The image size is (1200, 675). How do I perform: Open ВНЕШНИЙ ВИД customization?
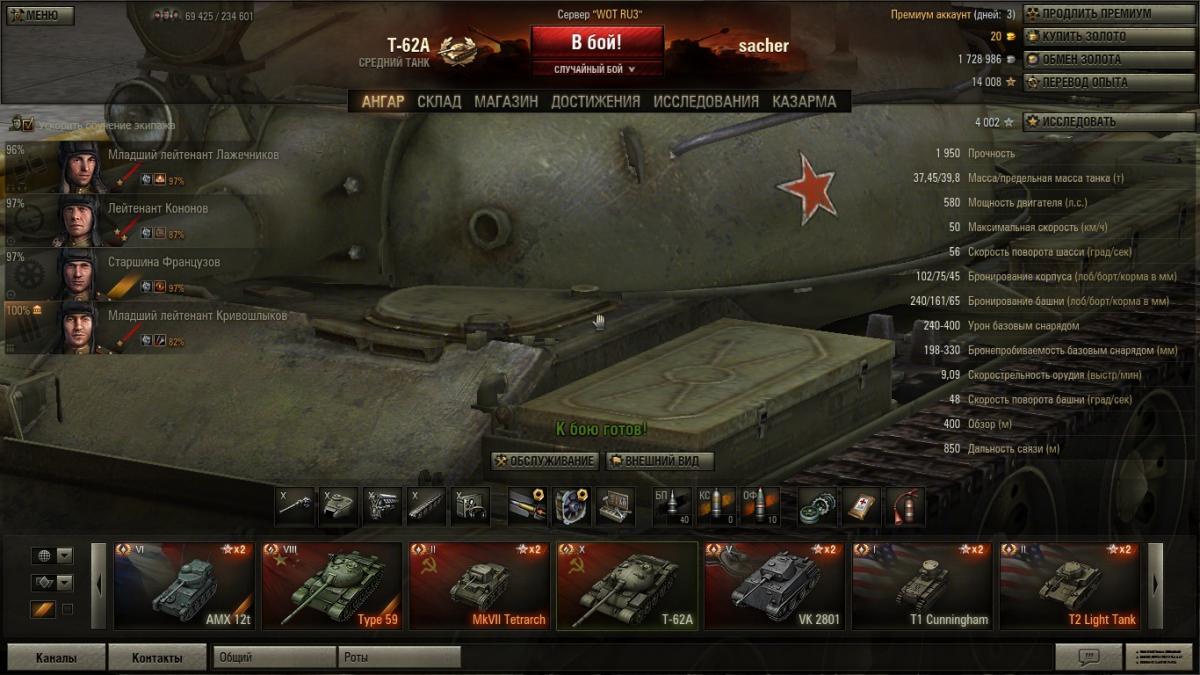[660, 461]
